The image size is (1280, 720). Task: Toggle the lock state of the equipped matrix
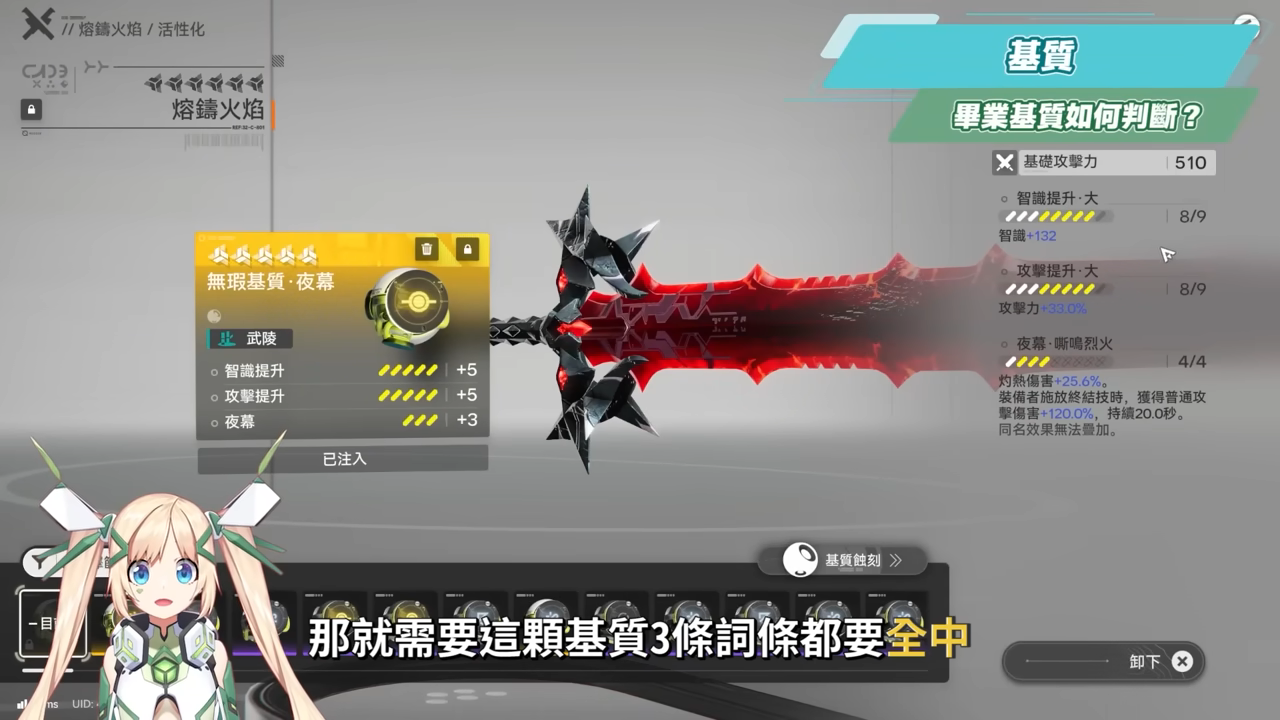[467, 250]
